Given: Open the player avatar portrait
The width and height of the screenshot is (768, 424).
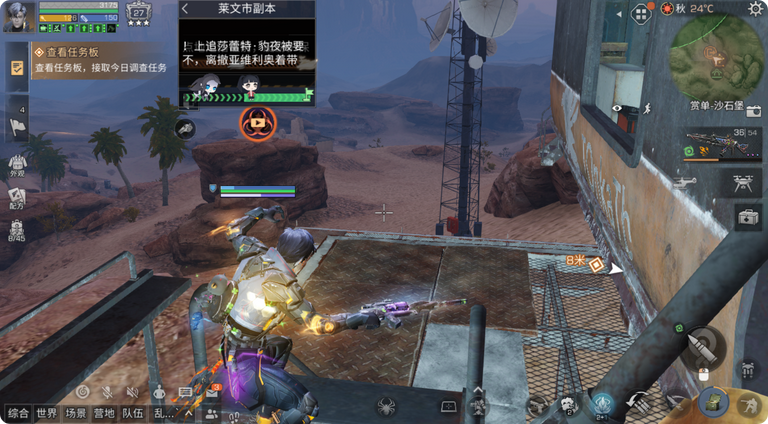Looking at the screenshot, I should [x=19, y=16].
